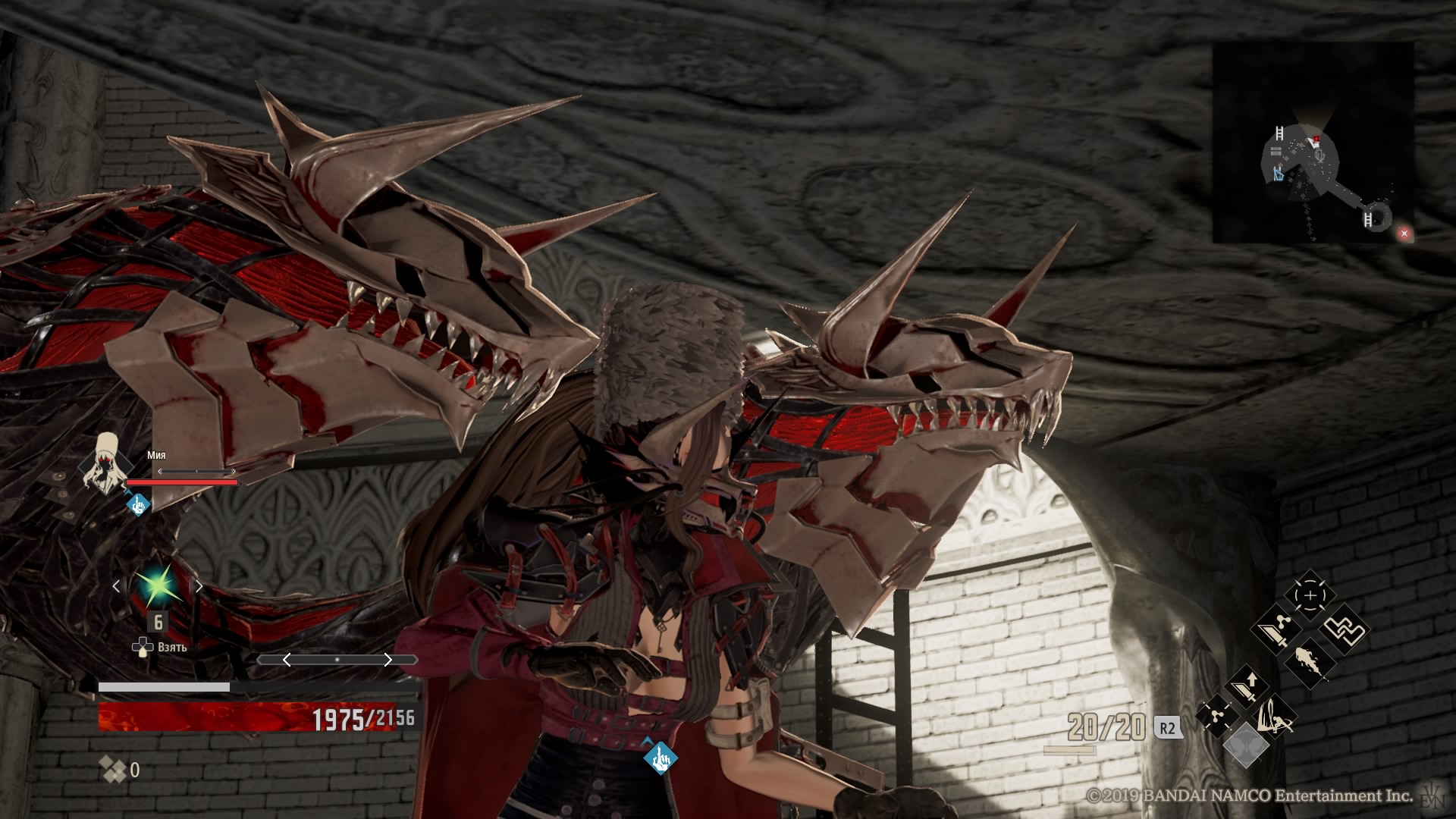
Task: Click the haze currency crystals icon
Action: click(112, 770)
